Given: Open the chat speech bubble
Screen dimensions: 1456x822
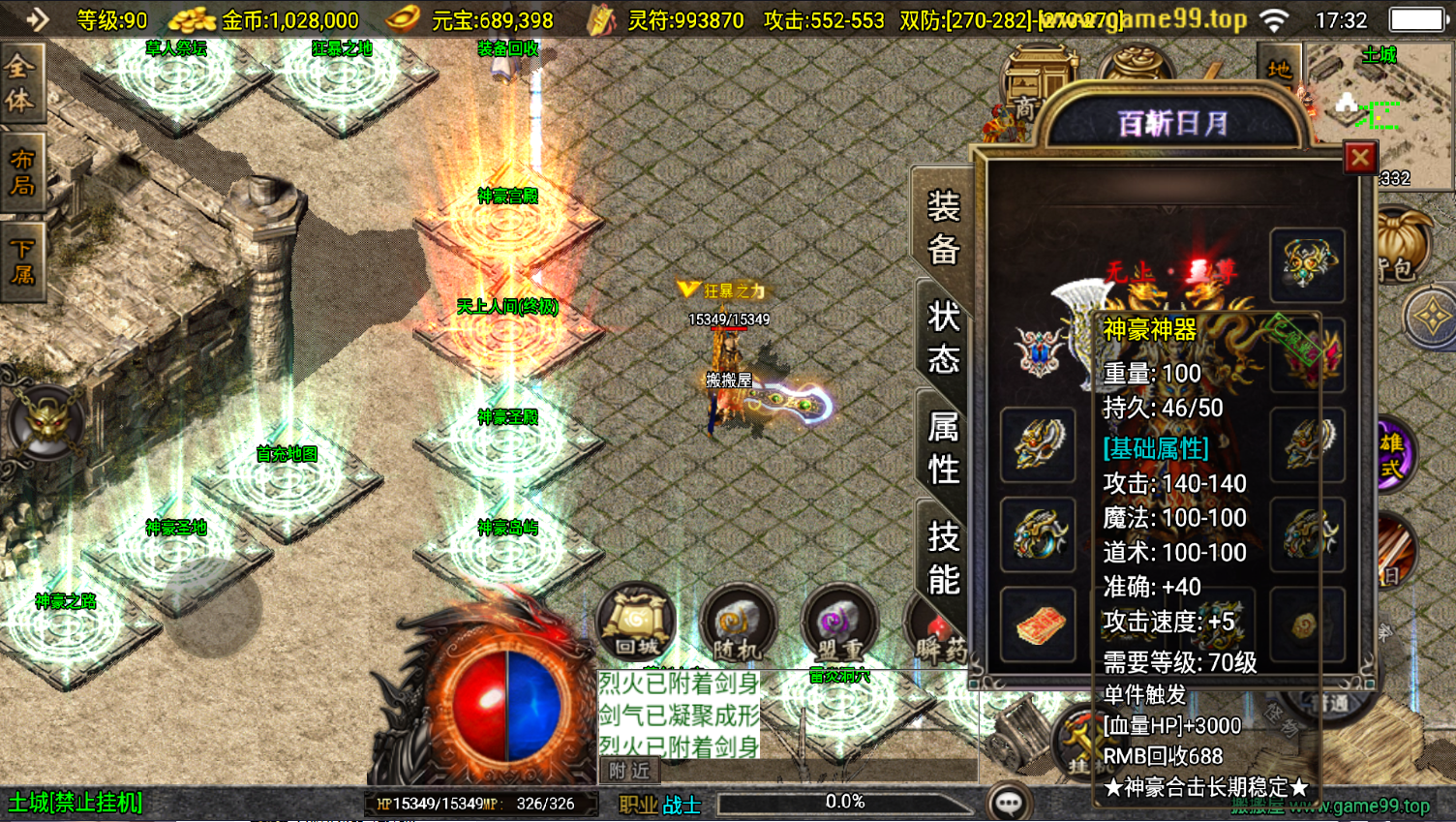Looking at the screenshot, I should [1009, 803].
